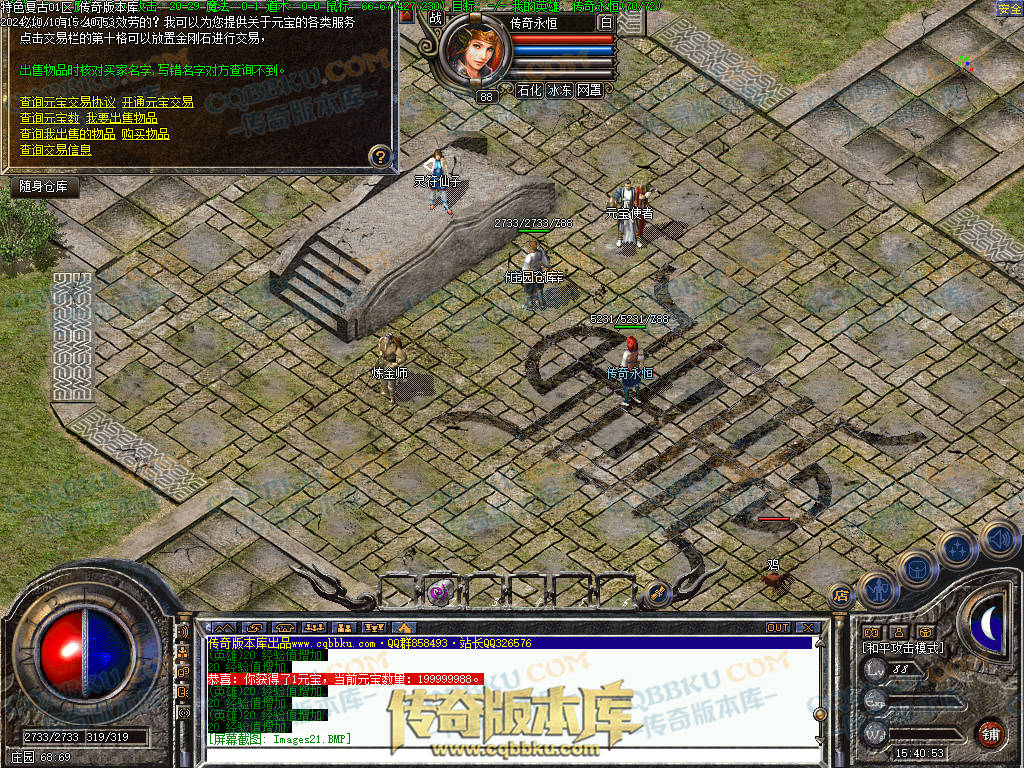Toggle the speaker sound button
Viewport: 1024px width, 768px height.
[998, 538]
